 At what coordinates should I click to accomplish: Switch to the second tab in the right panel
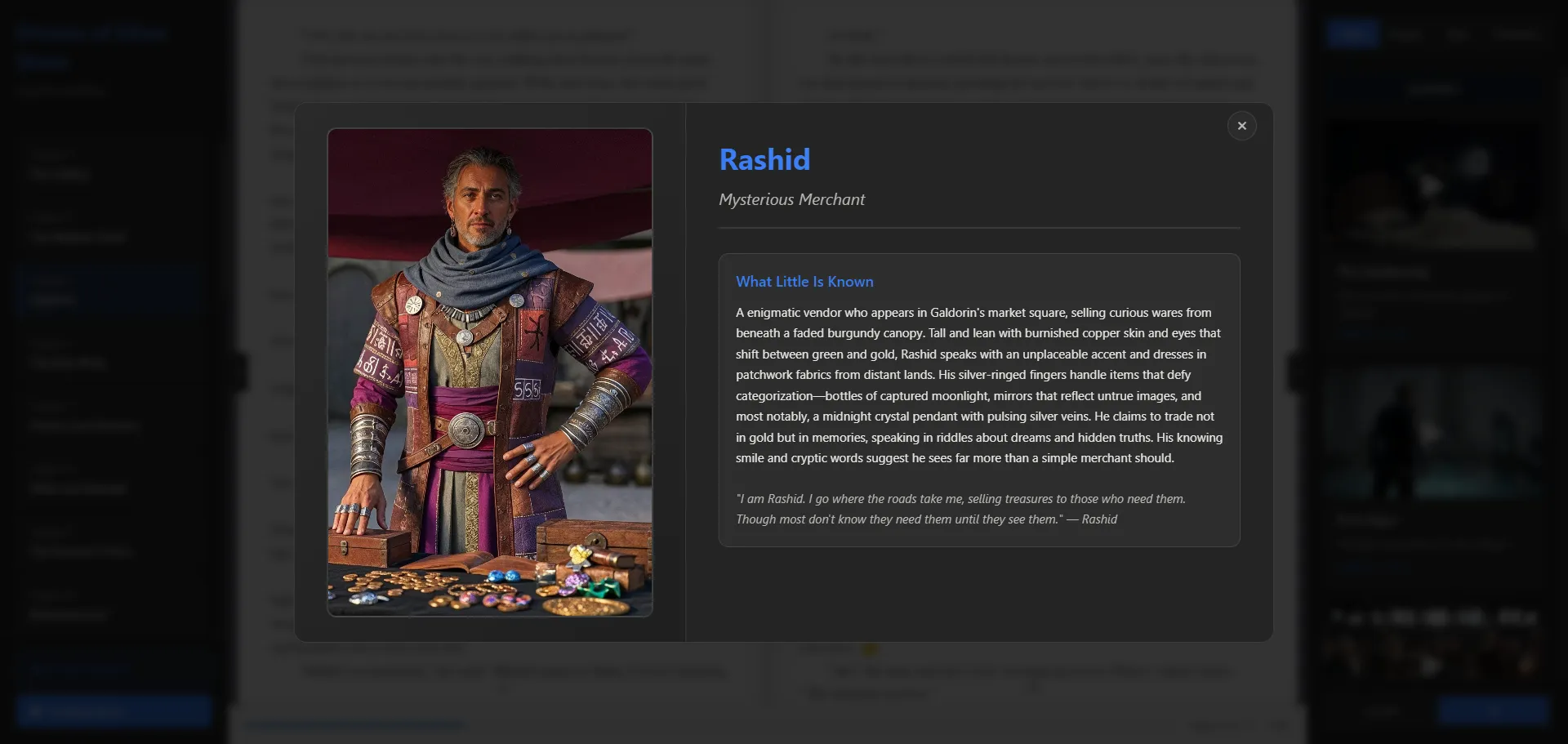tap(1406, 33)
